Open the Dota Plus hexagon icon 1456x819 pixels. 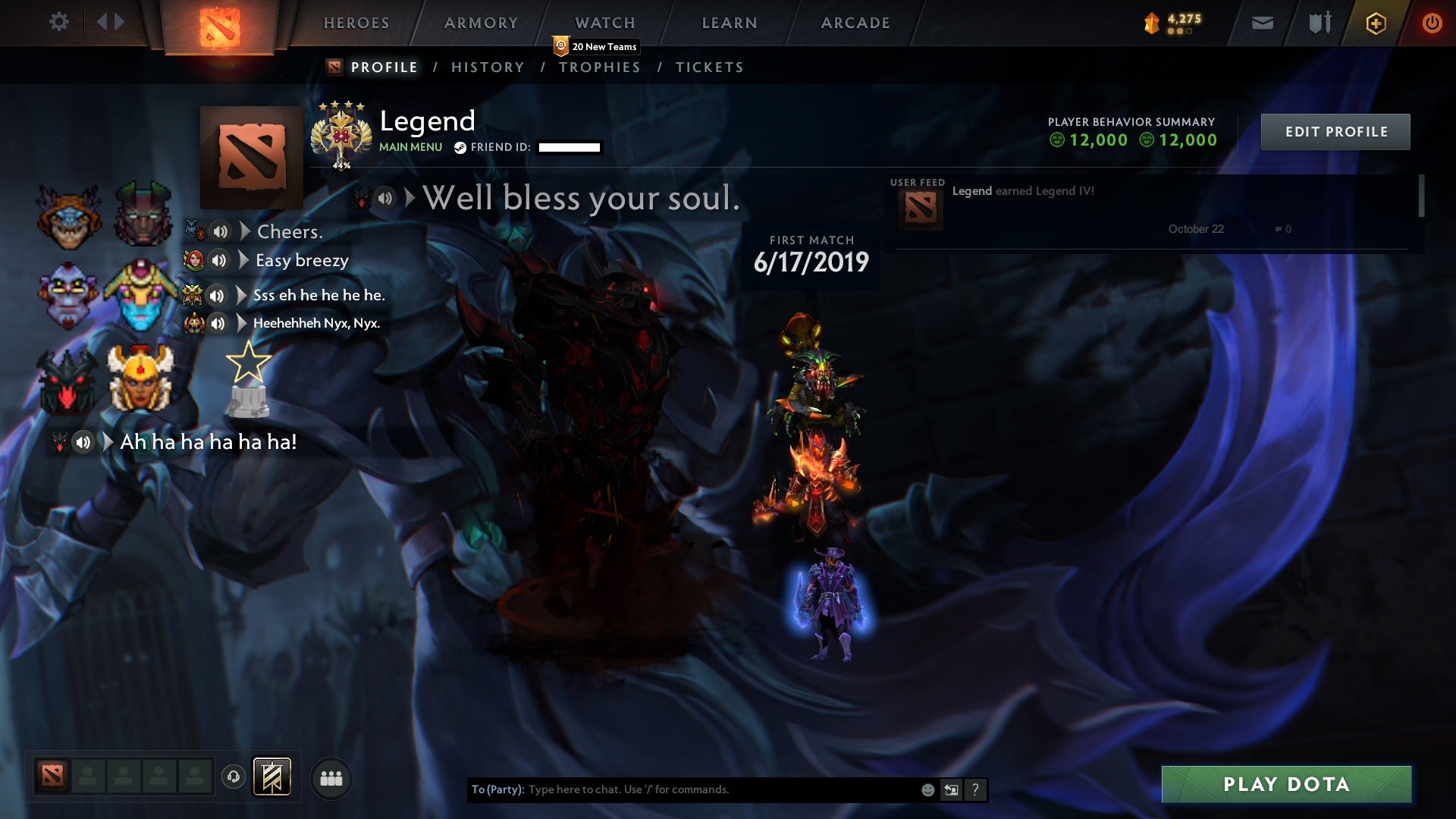tap(1375, 23)
